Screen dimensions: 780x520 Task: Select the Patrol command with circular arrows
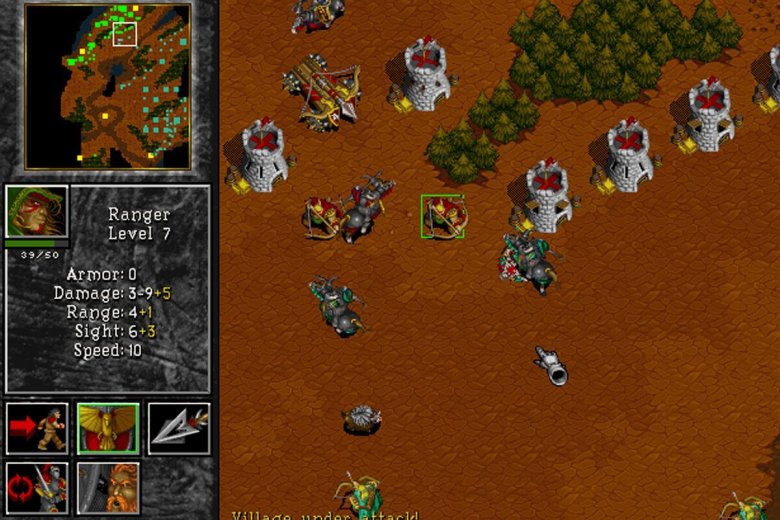[37, 487]
